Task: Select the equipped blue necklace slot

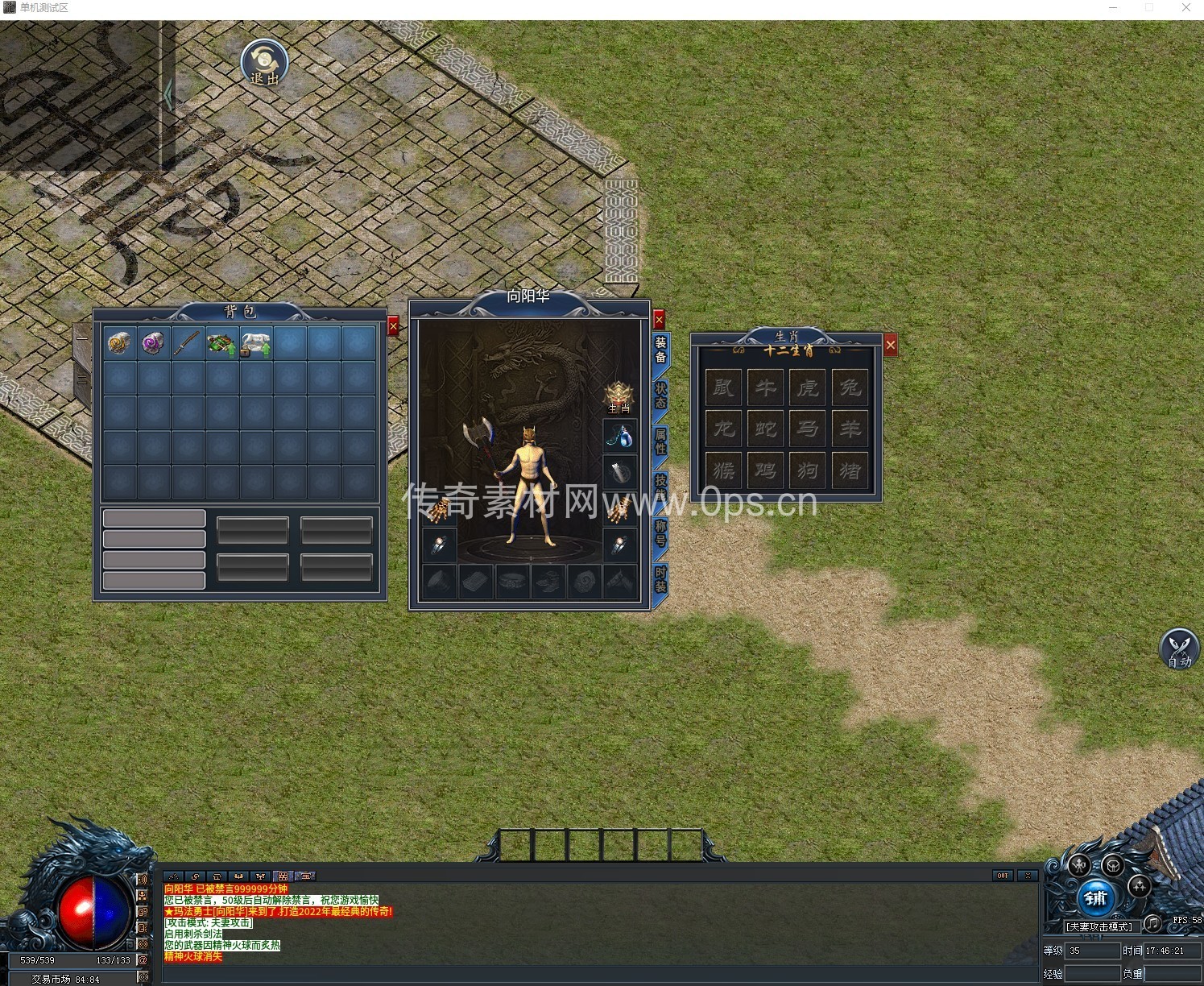Action: click(619, 437)
